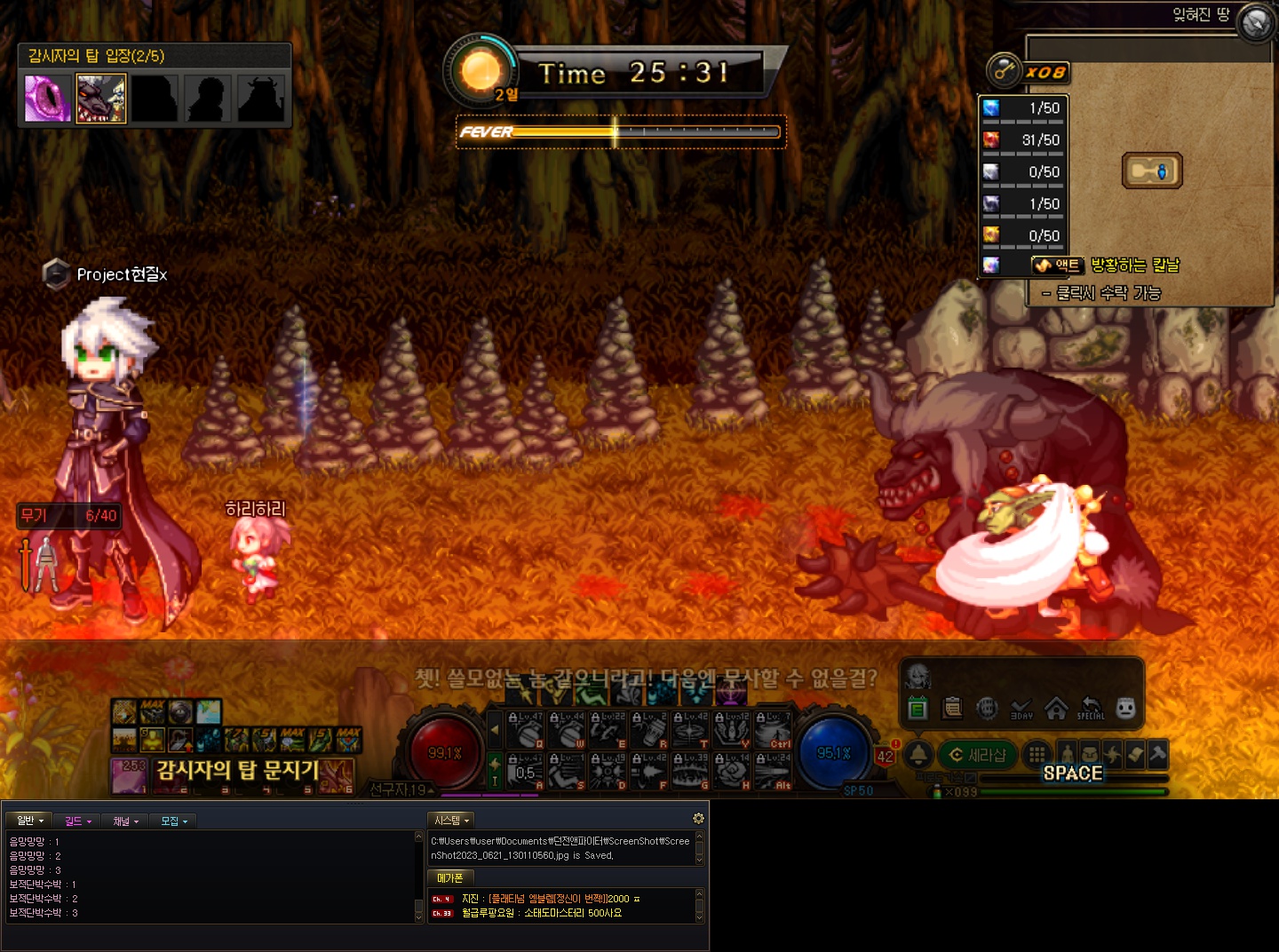This screenshot has width=1279, height=952.
Task: Open the 채널 chat tab
Action: [x=125, y=821]
